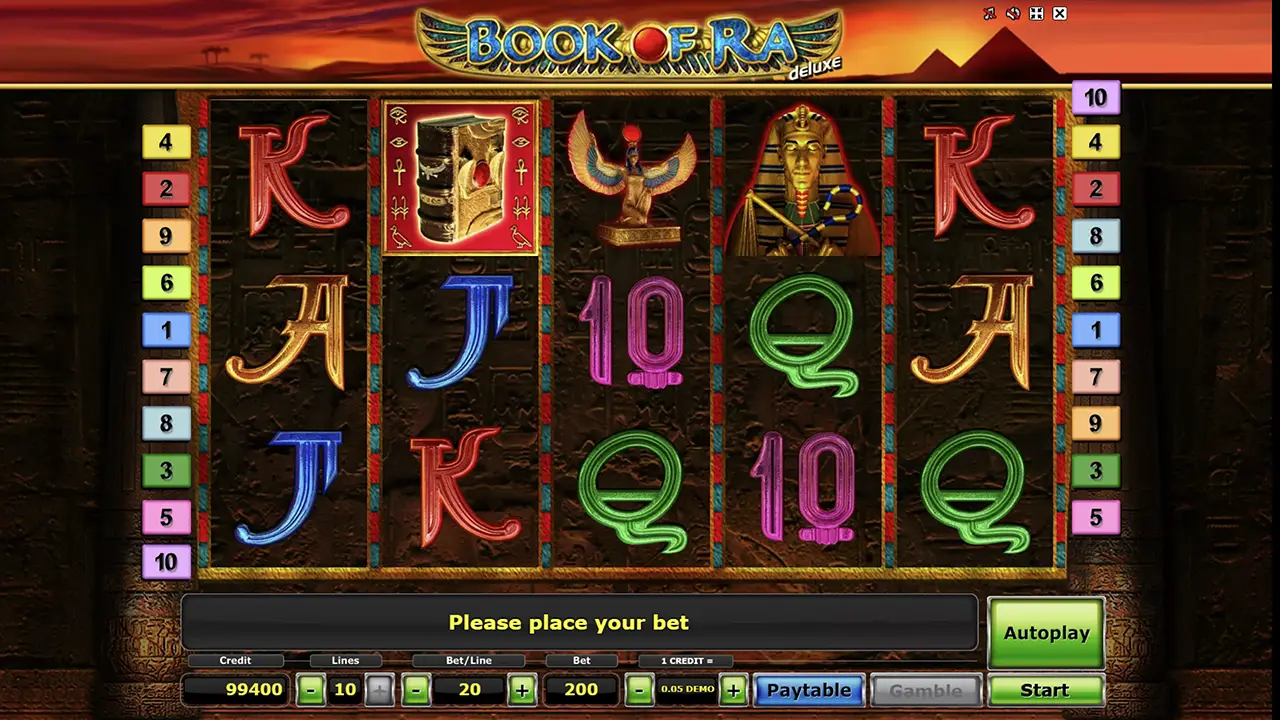
Task: Increase the credit value with plus
Action: 733,690
